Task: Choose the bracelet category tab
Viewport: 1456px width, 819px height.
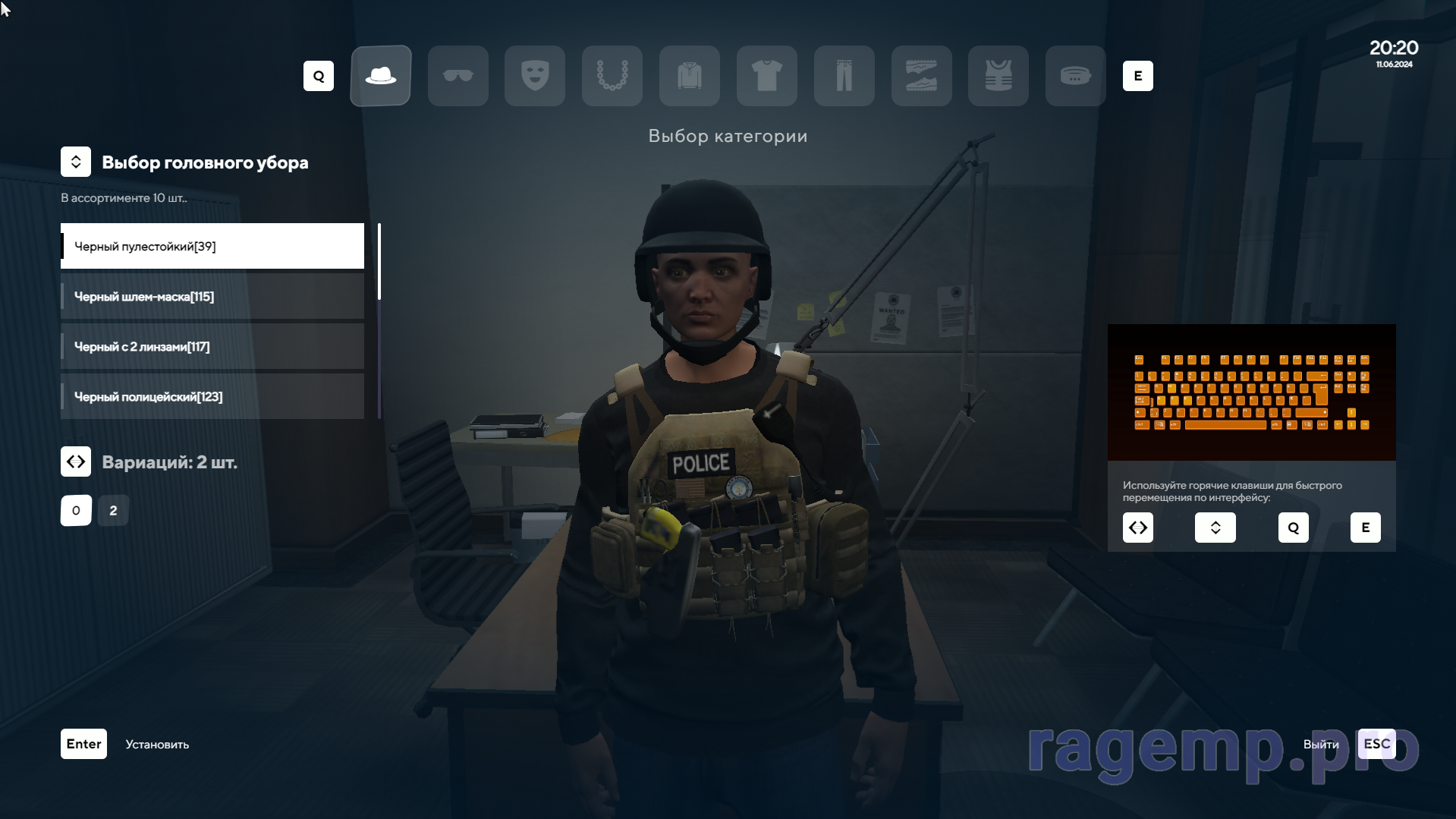Action: click(1076, 76)
